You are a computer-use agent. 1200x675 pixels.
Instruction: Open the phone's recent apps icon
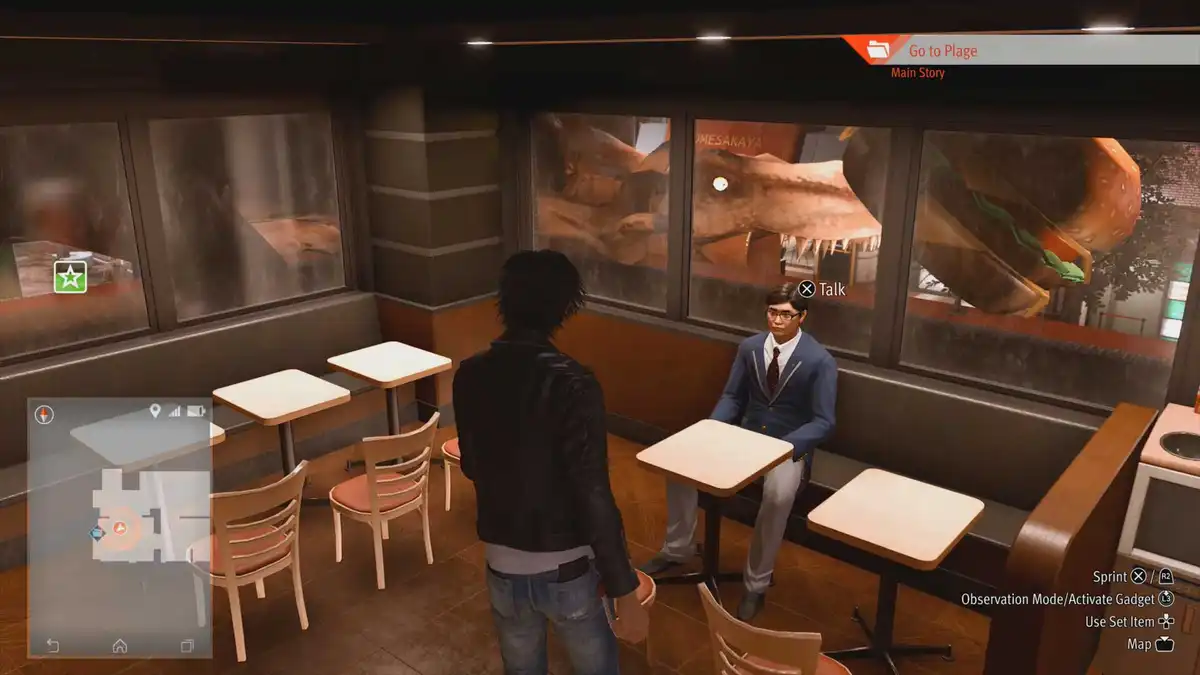coord(187,645)
